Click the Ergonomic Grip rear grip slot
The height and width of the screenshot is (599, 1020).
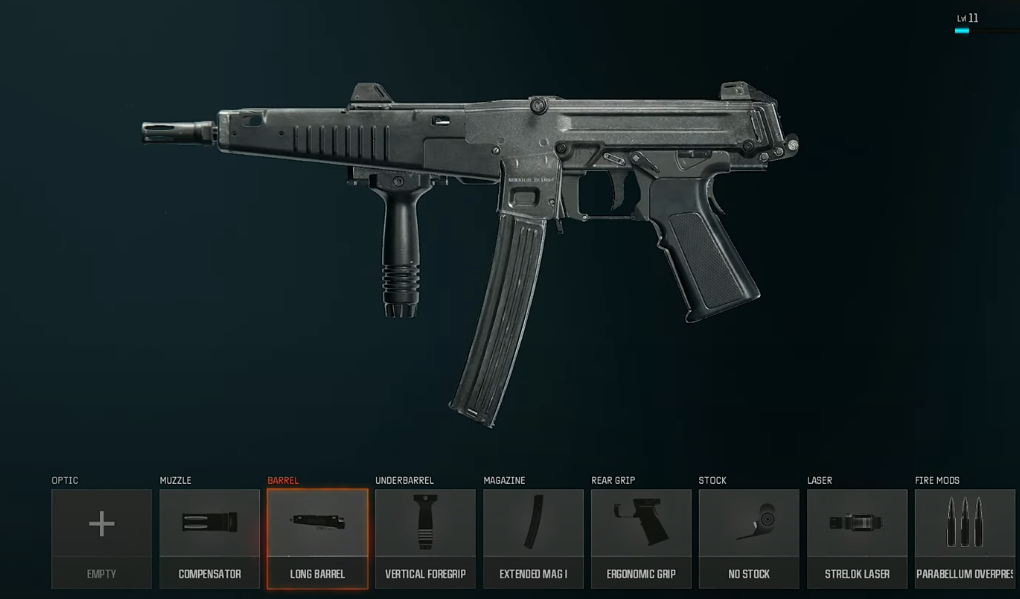click(x=641, y=538)
